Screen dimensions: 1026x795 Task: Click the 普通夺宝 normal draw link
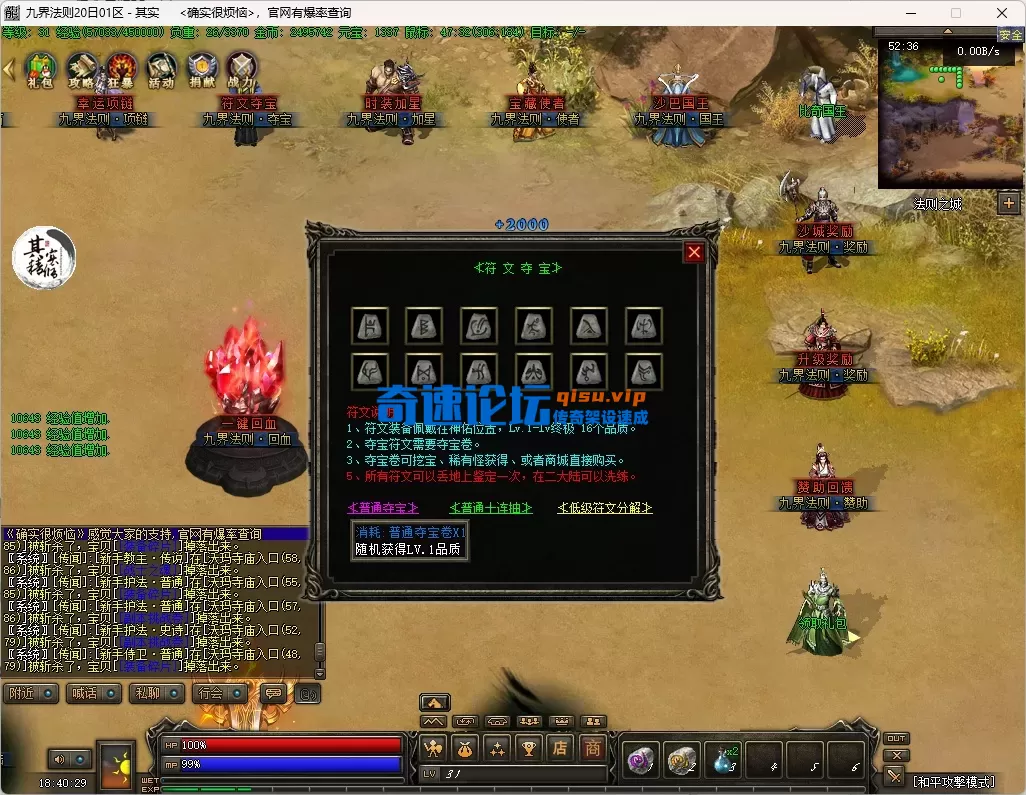coord(383,508)
